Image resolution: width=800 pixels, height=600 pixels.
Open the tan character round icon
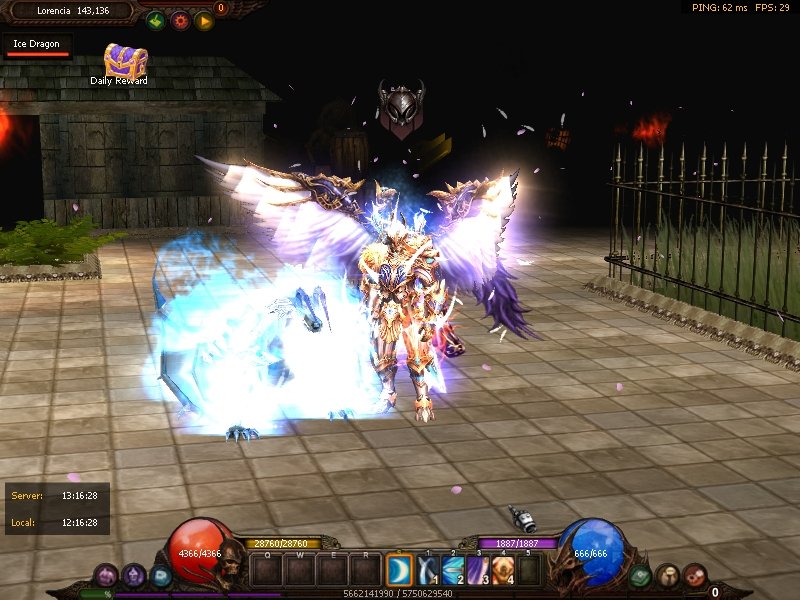click(667, 575)
